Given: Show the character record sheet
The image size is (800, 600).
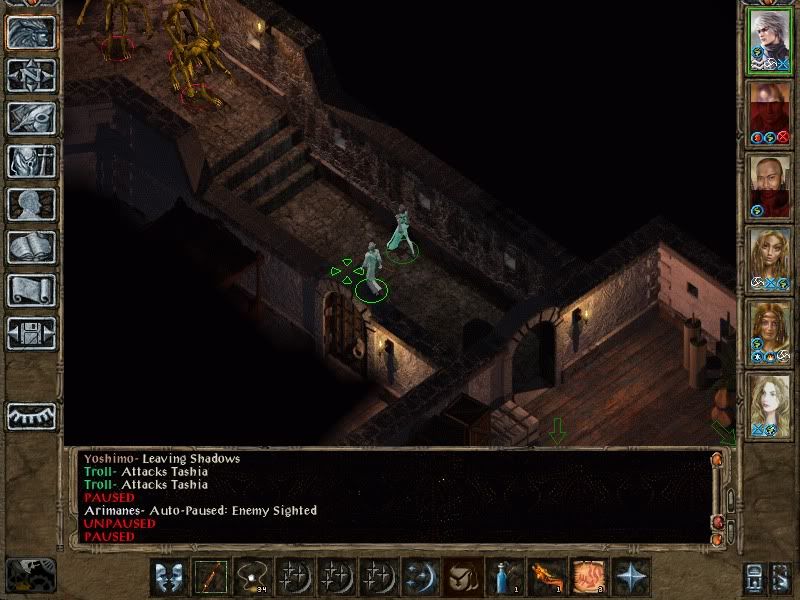Looking at the screenshot, I should click(x=31, y=204).
